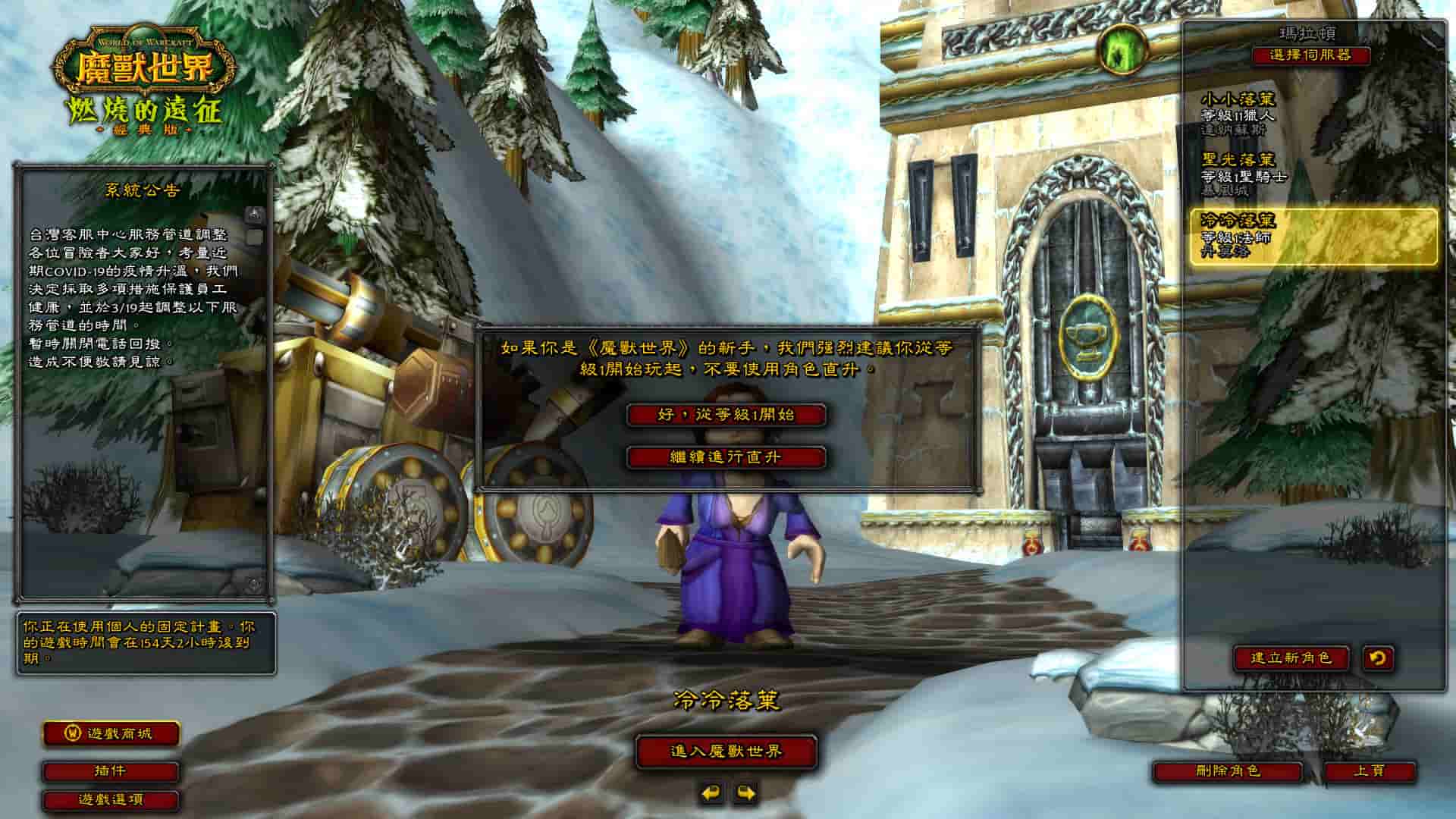The image size is (1456, 819).
Task: Click 刪除角色 to delete the character
Action: pyautogui.click(x=1227, y=771)
